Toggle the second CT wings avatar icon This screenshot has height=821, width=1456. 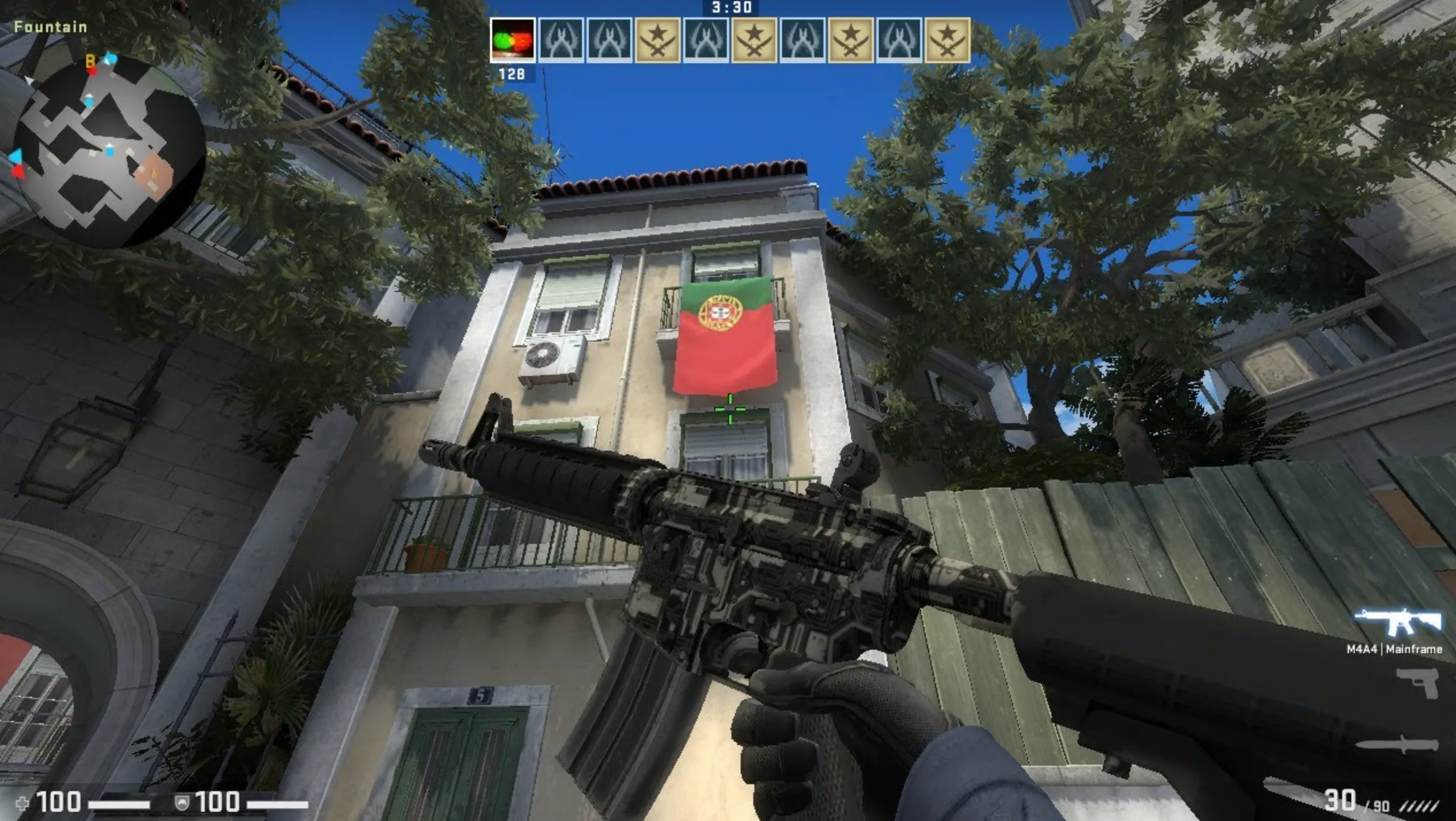(x=610, y=40)
